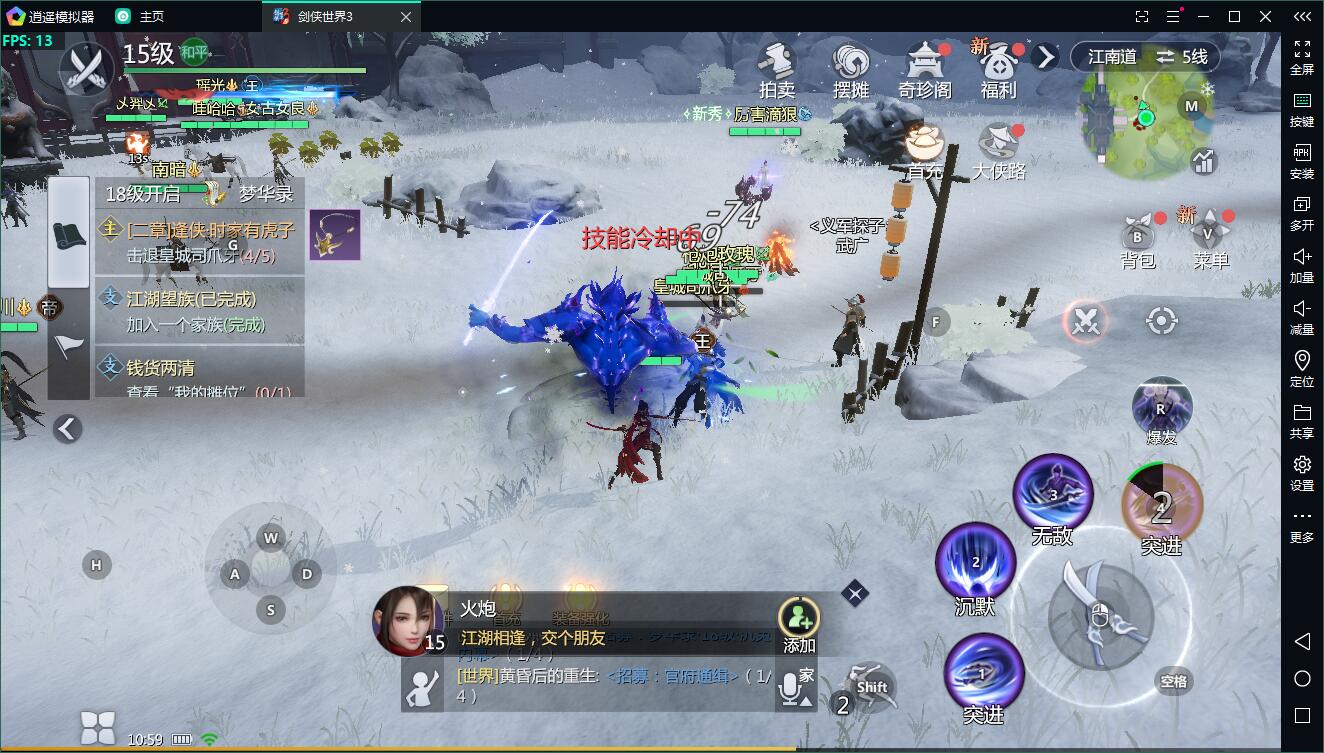
Task: Open the 拍卖 auction house icon
Action: pos(776,68)
